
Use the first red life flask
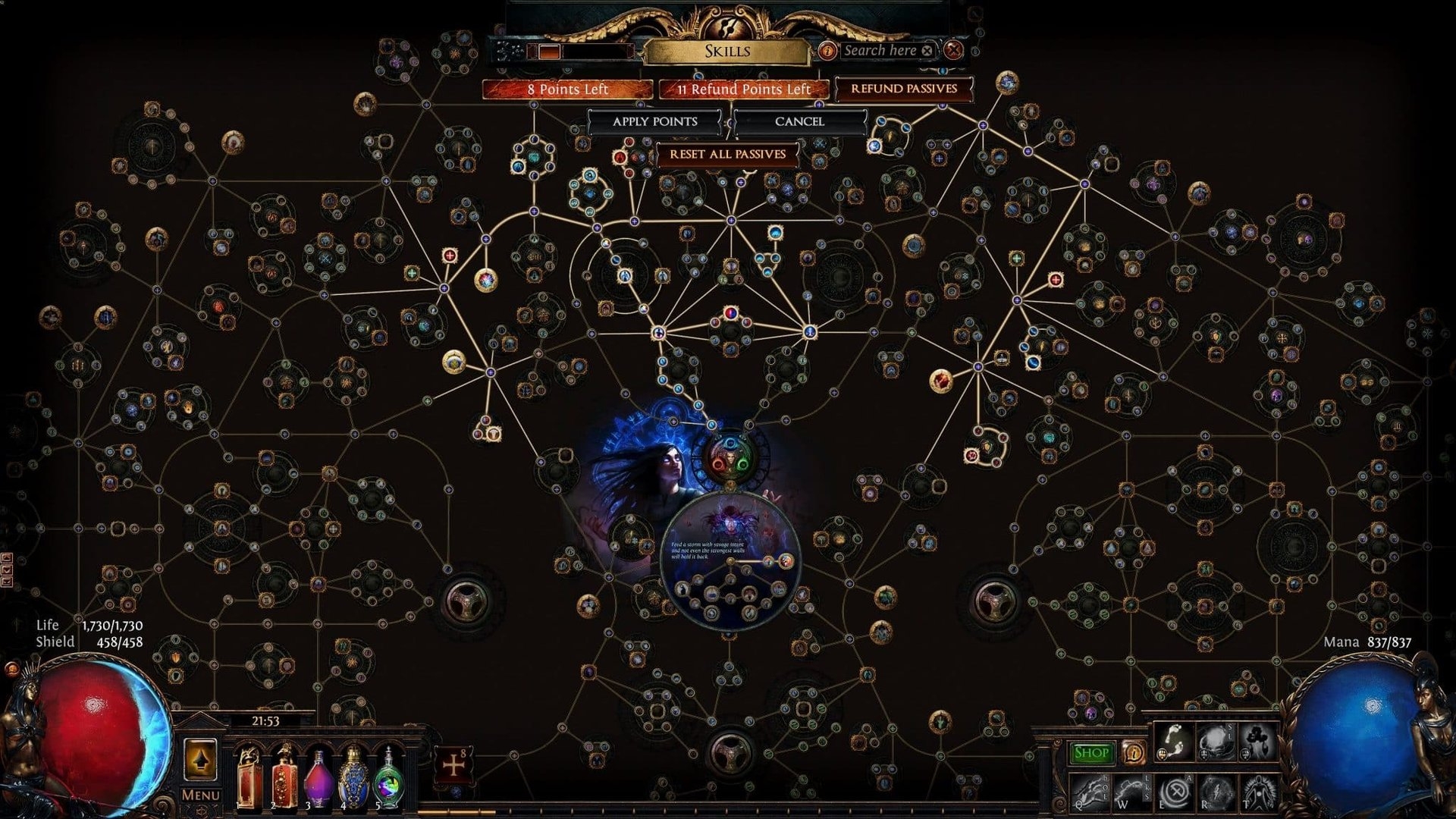click(x=249, y=777)
